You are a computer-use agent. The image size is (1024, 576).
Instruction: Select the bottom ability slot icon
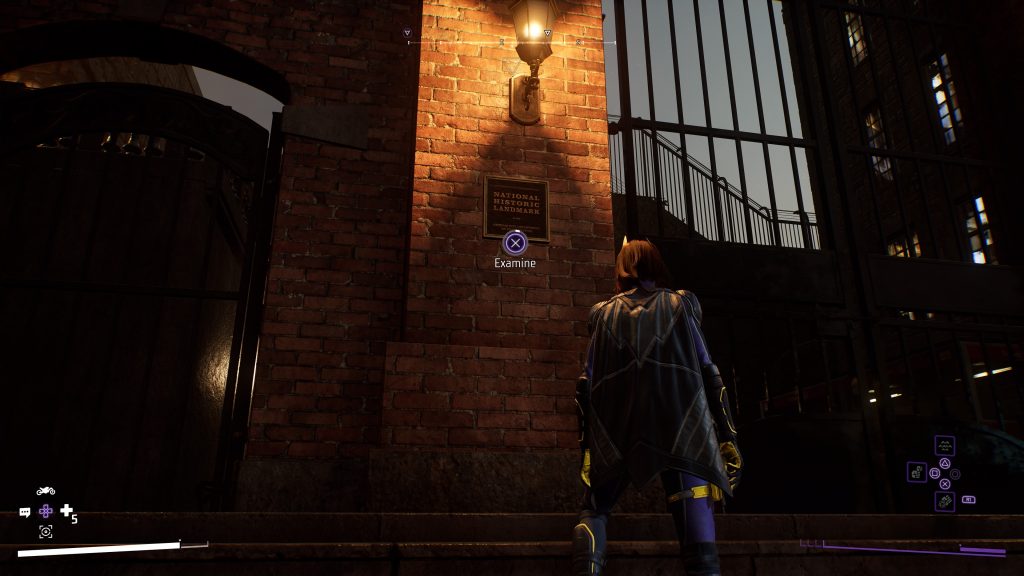(x=944, y=501)
